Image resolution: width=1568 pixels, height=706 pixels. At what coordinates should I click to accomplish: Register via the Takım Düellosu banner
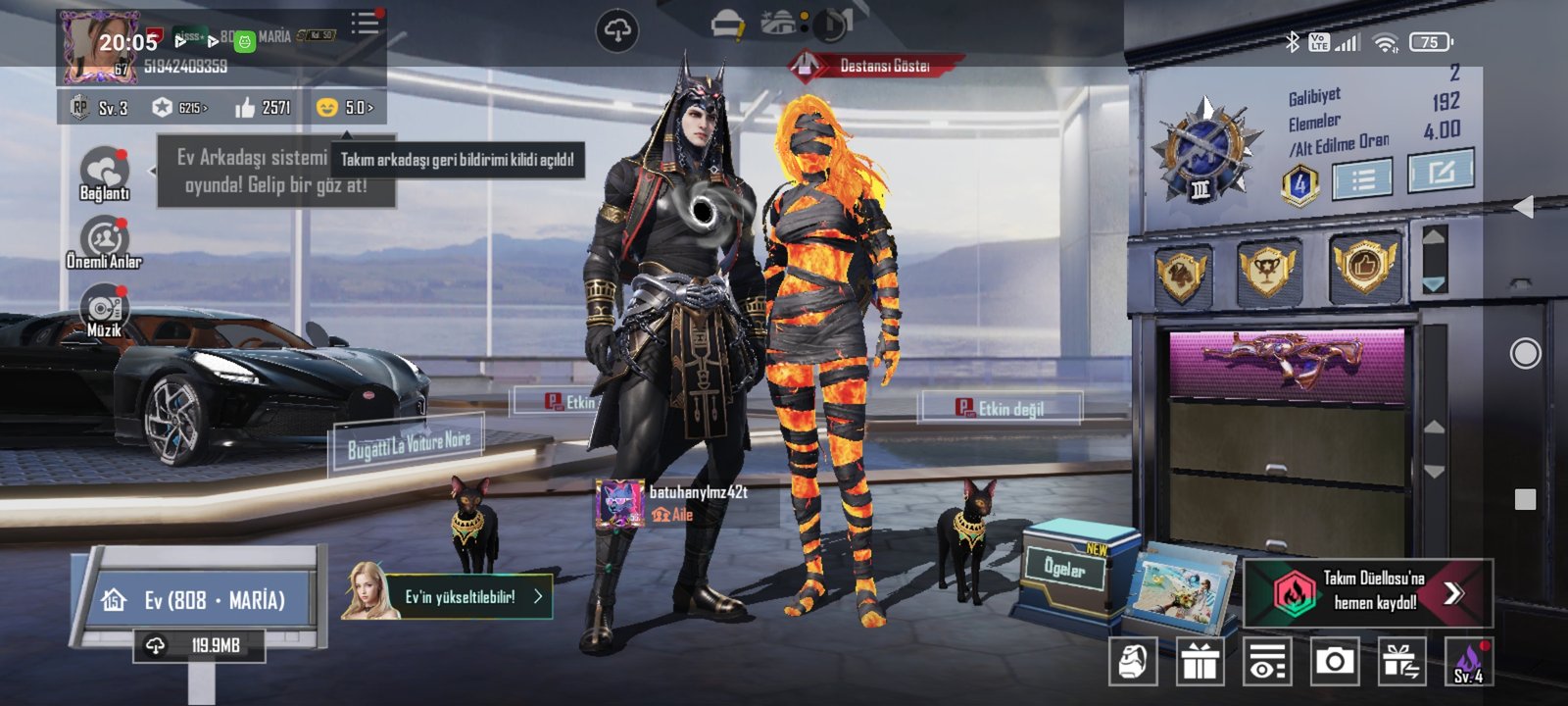point(1368,591)
